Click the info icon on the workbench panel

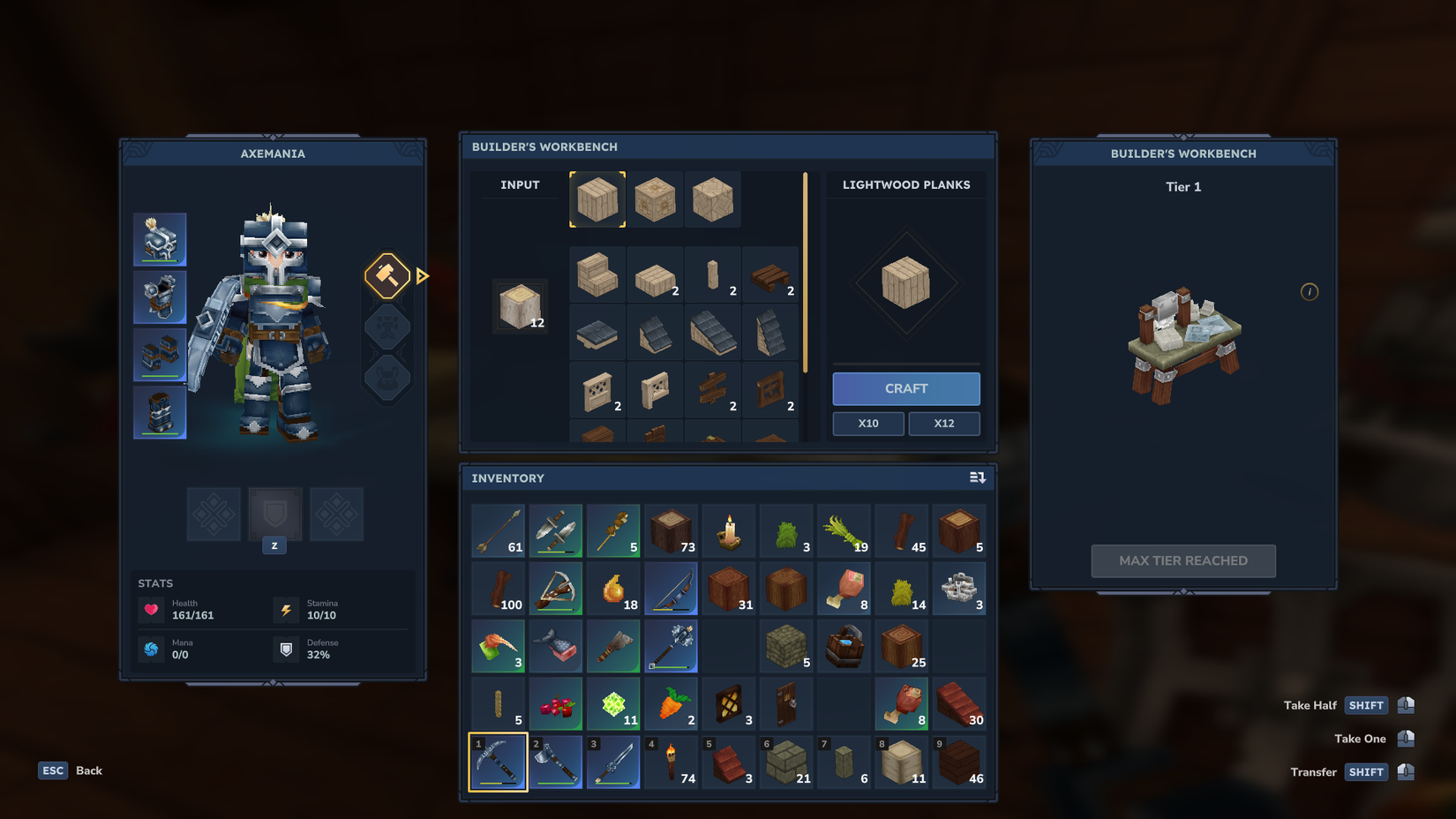click(x=1310, y=291)
